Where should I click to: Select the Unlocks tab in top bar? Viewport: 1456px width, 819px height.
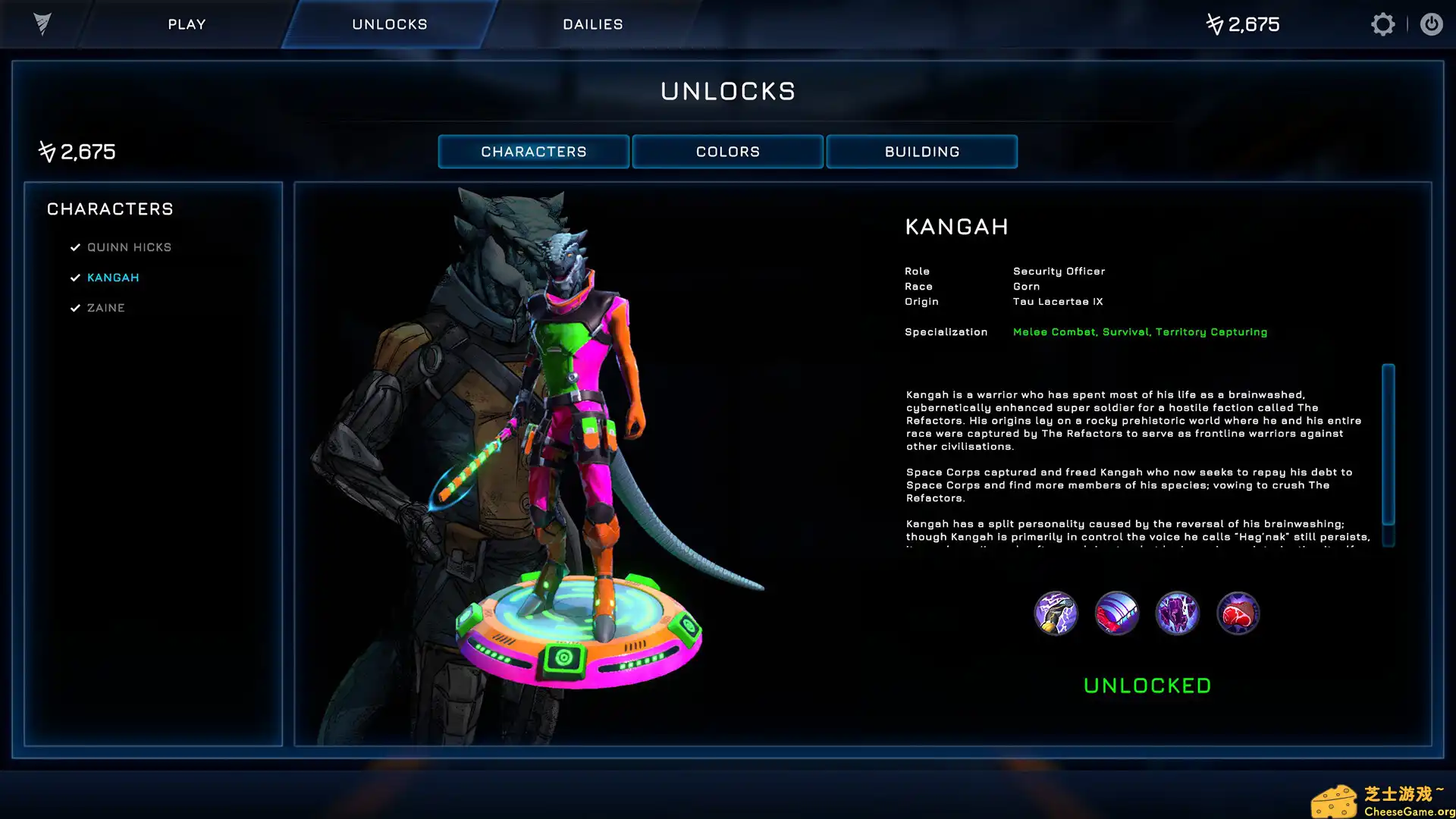click(389, 24)
